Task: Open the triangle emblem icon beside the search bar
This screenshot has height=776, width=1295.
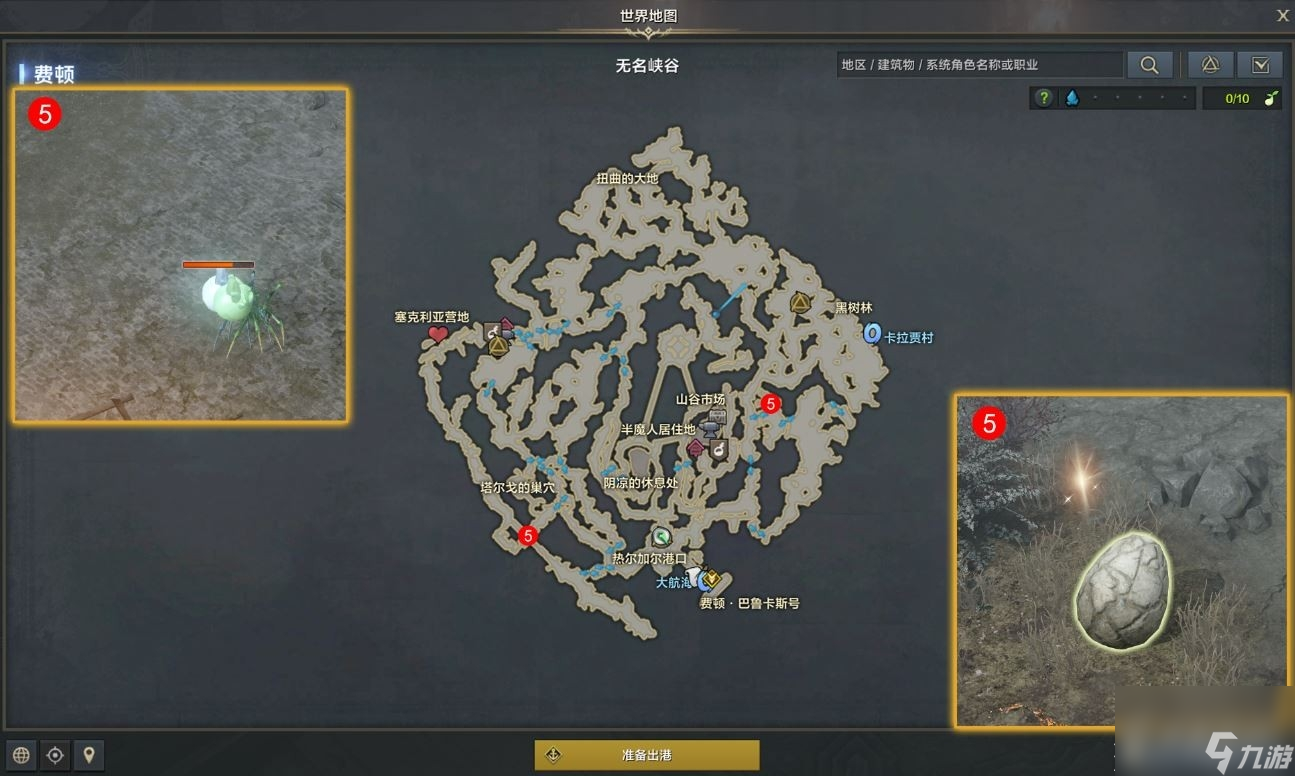Action: (1209, 64)
